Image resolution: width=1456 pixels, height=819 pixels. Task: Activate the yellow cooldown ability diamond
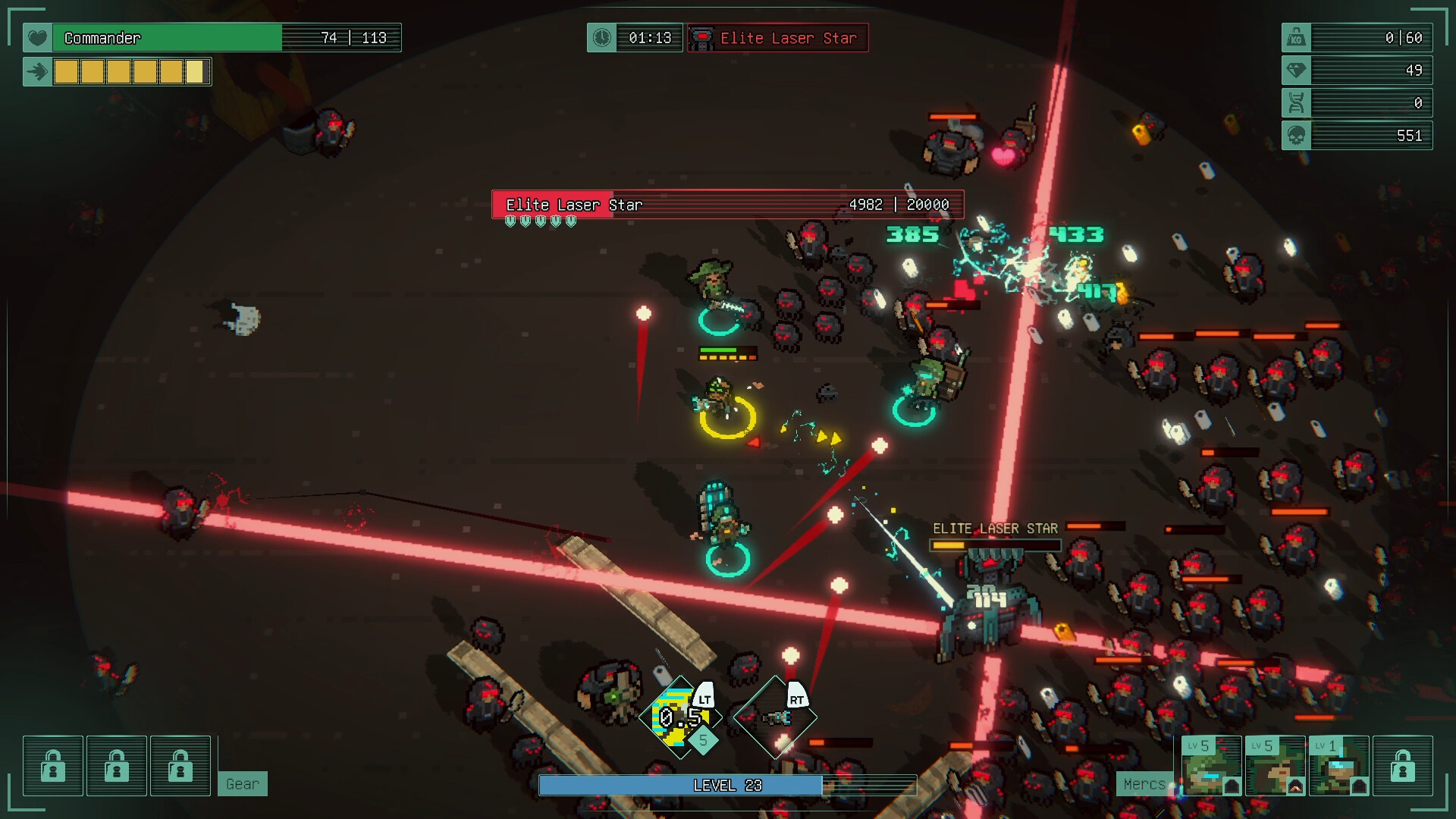tap(680, 717)
